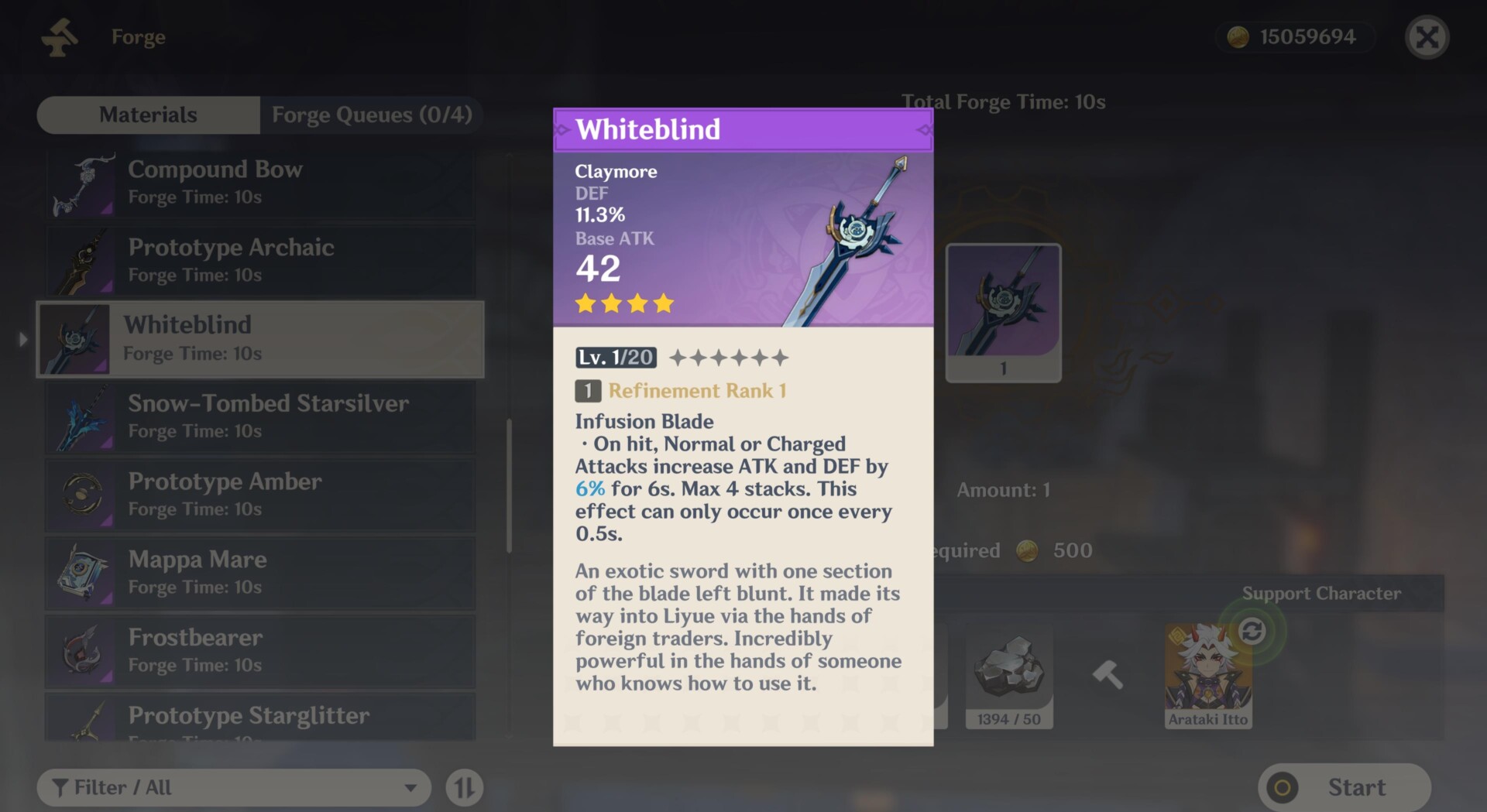Screen dimensions: 1487x812
Task: Select the Frostbearer recipe
Action: coord(260,651)
